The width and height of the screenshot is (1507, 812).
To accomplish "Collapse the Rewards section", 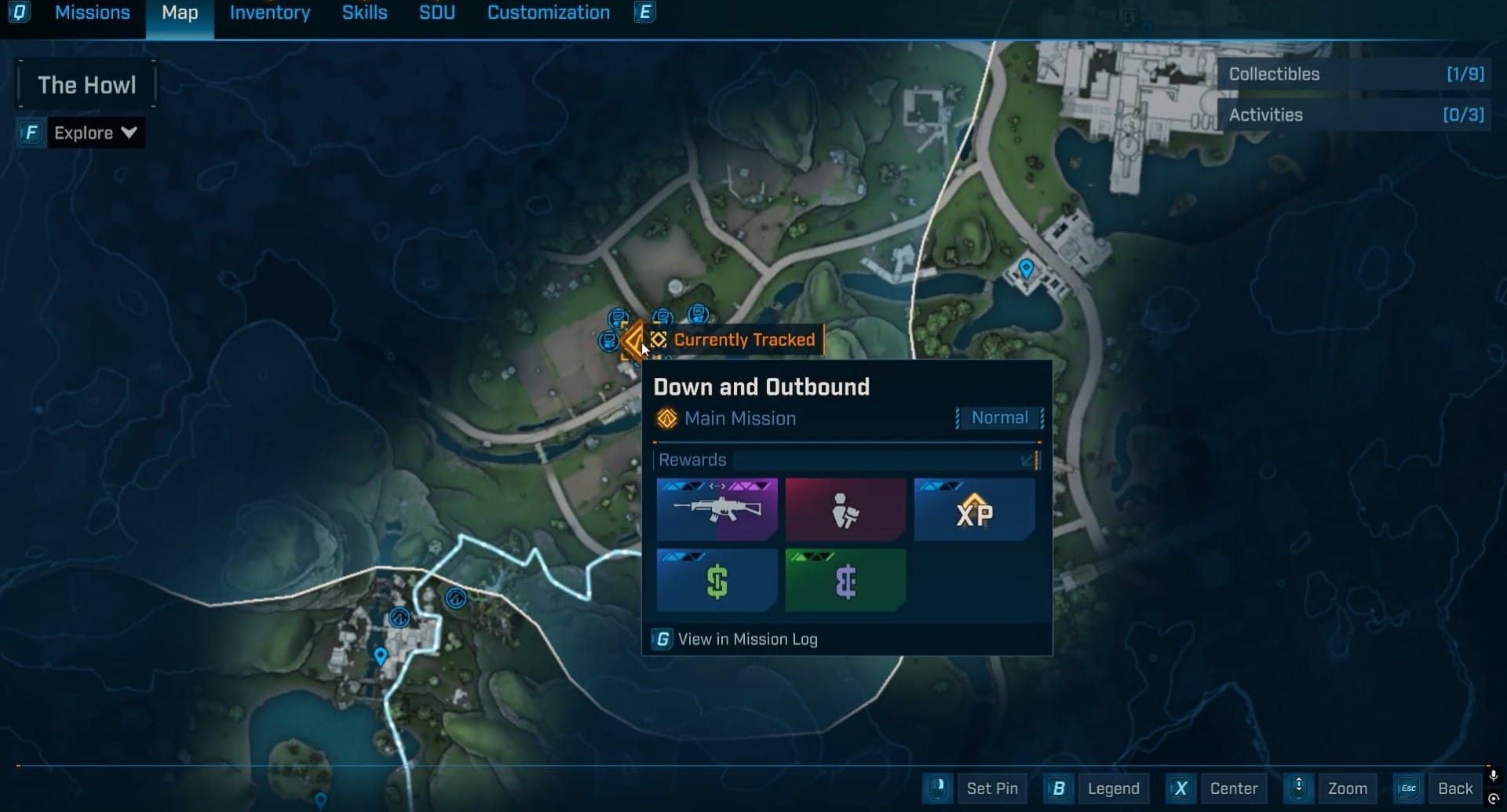I will coord(1027,461).
